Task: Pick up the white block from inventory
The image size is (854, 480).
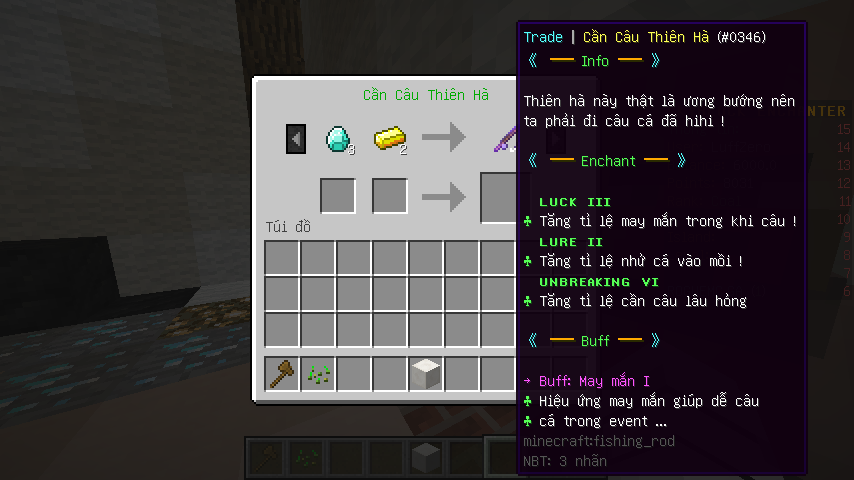Action: [426, 374]
